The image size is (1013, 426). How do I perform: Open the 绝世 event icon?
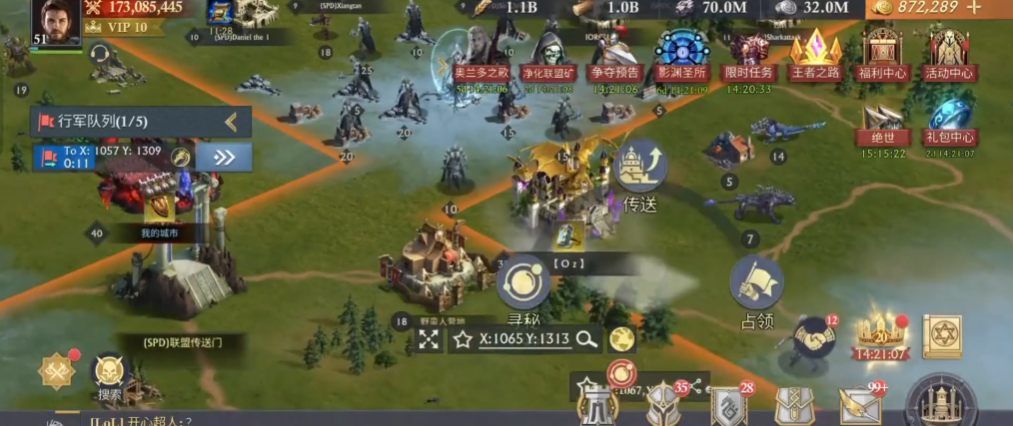click(x=882, y=120)
